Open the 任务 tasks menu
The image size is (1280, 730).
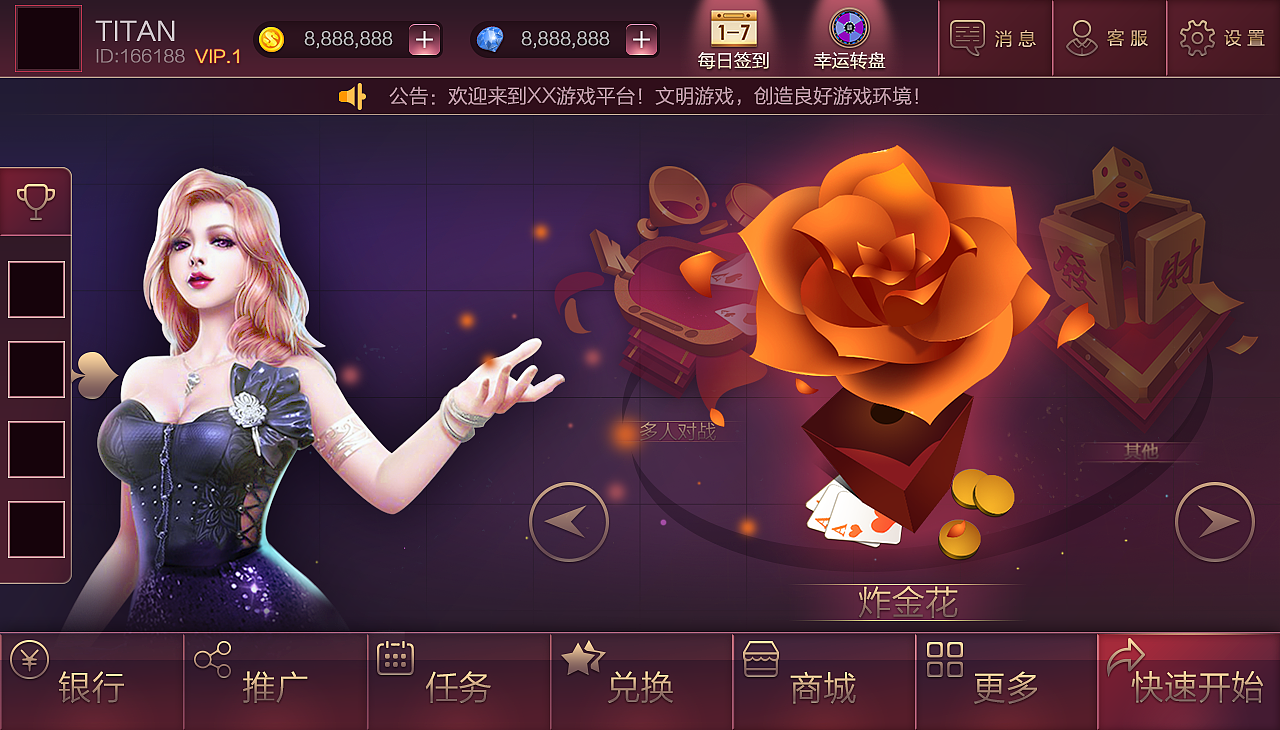click(x=458, y=682)
